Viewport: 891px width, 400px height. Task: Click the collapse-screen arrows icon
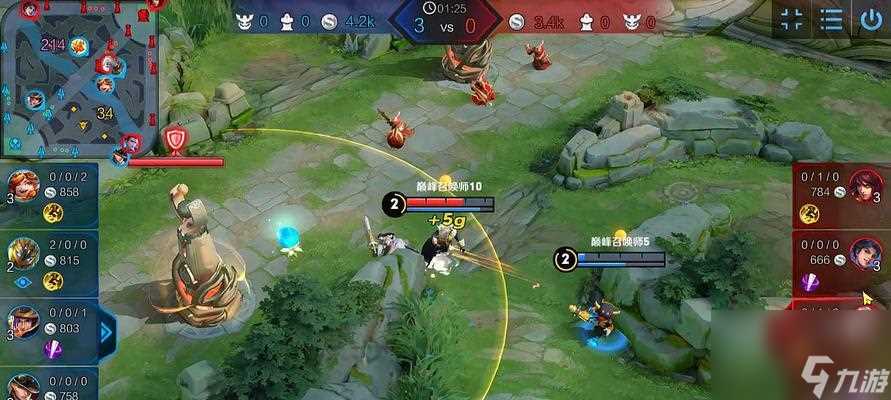click(x=792, y=19)
